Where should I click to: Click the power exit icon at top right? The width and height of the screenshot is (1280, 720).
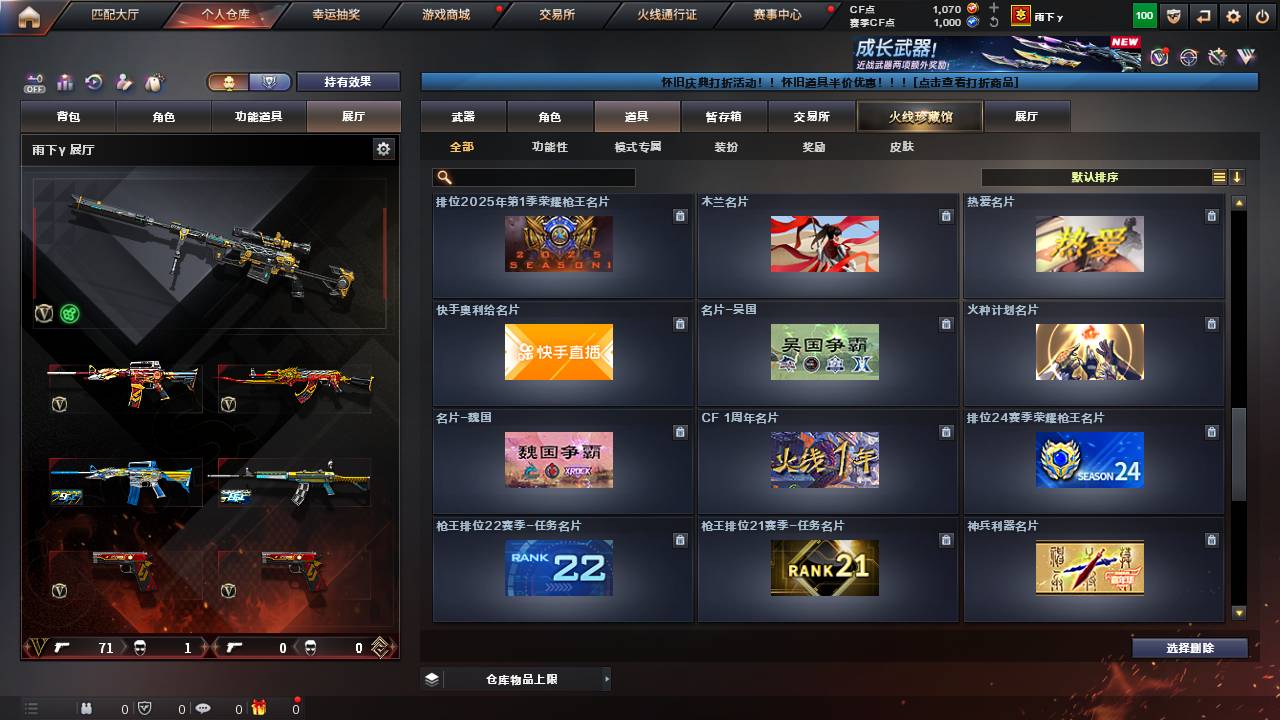1262,16
